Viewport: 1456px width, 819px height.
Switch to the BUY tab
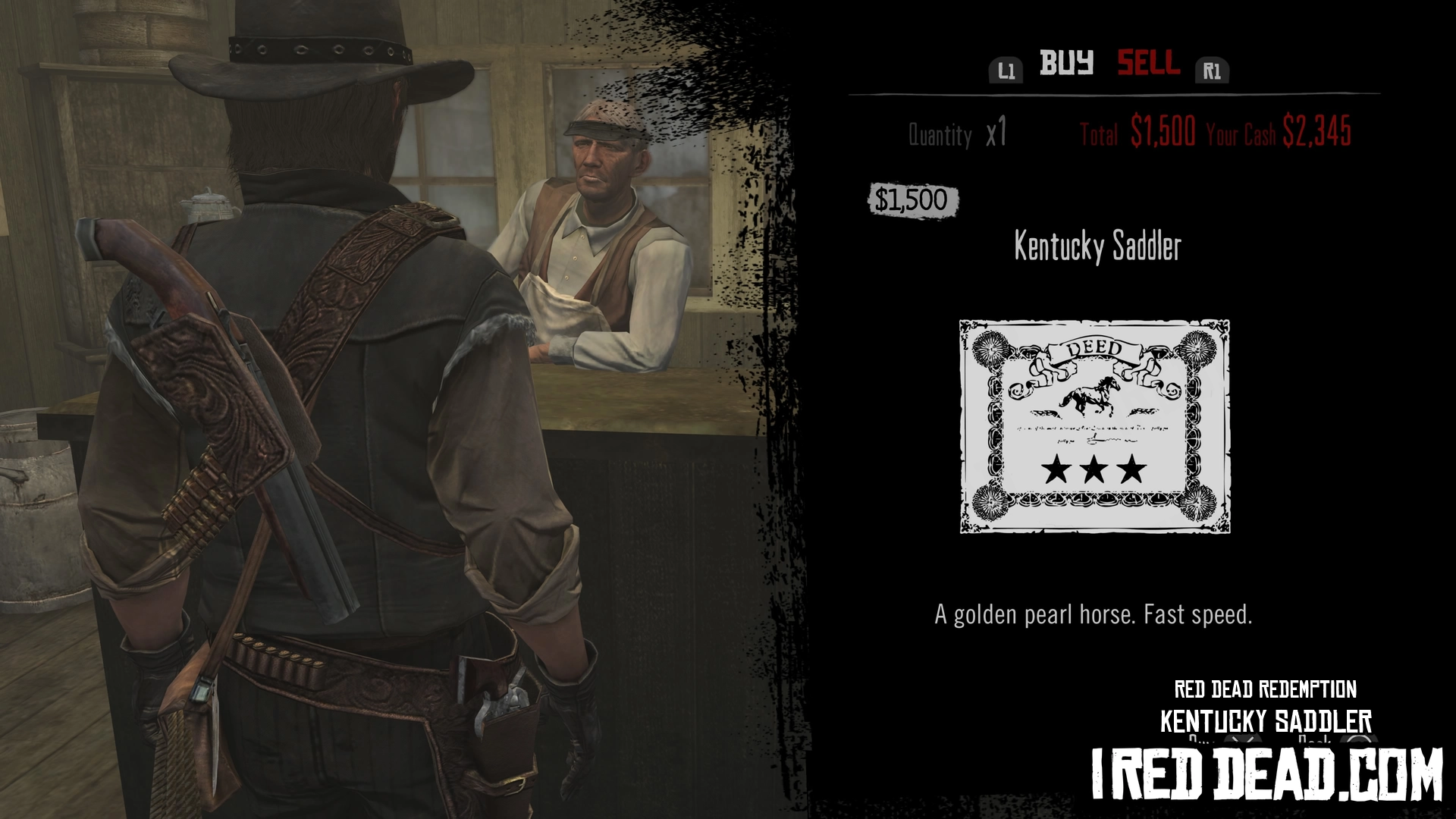[x=1066, y=63]
